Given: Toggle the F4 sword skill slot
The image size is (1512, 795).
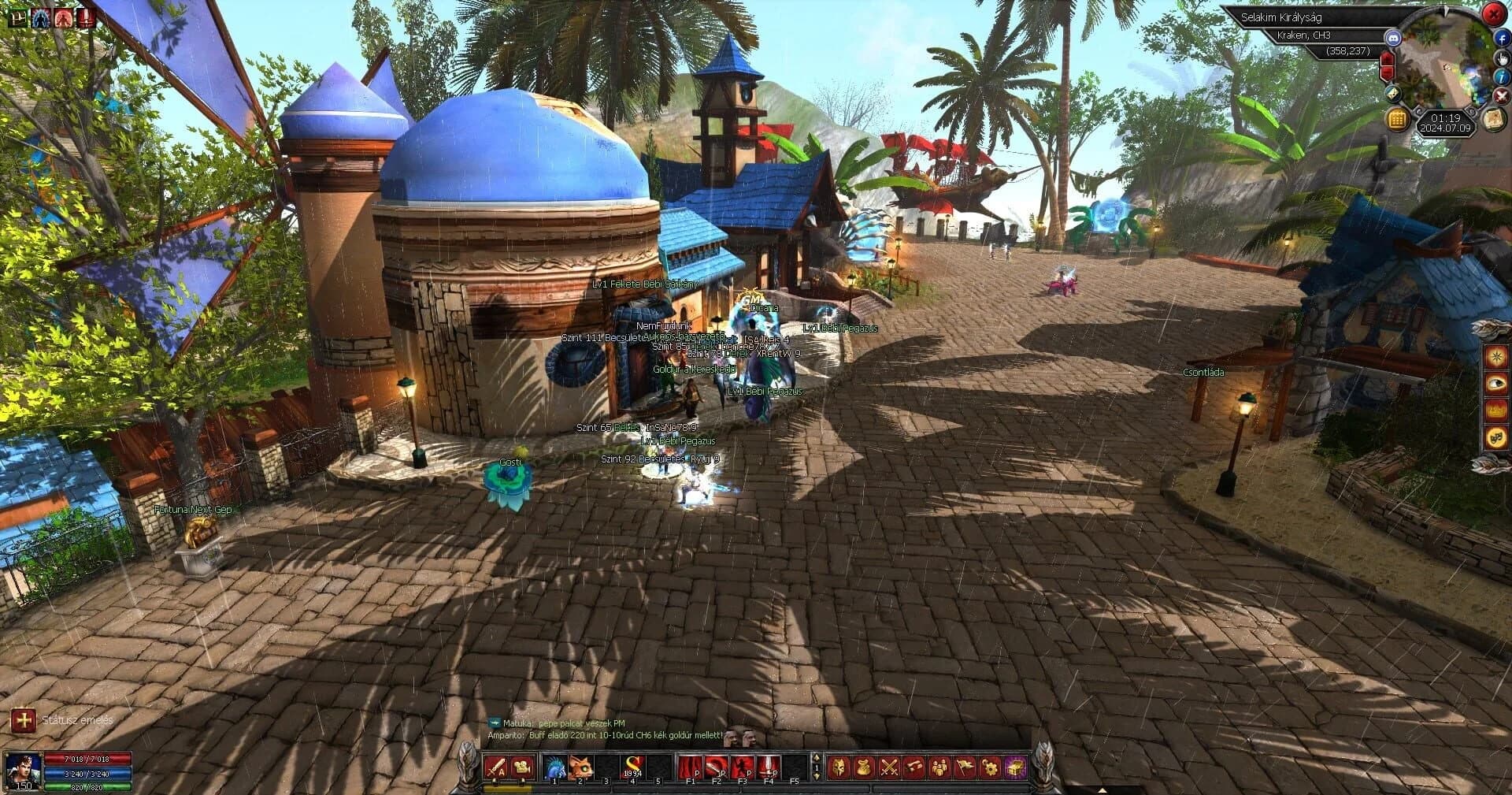Looking at the screenshot, I should pyautogui.click(x=768, y=767).
